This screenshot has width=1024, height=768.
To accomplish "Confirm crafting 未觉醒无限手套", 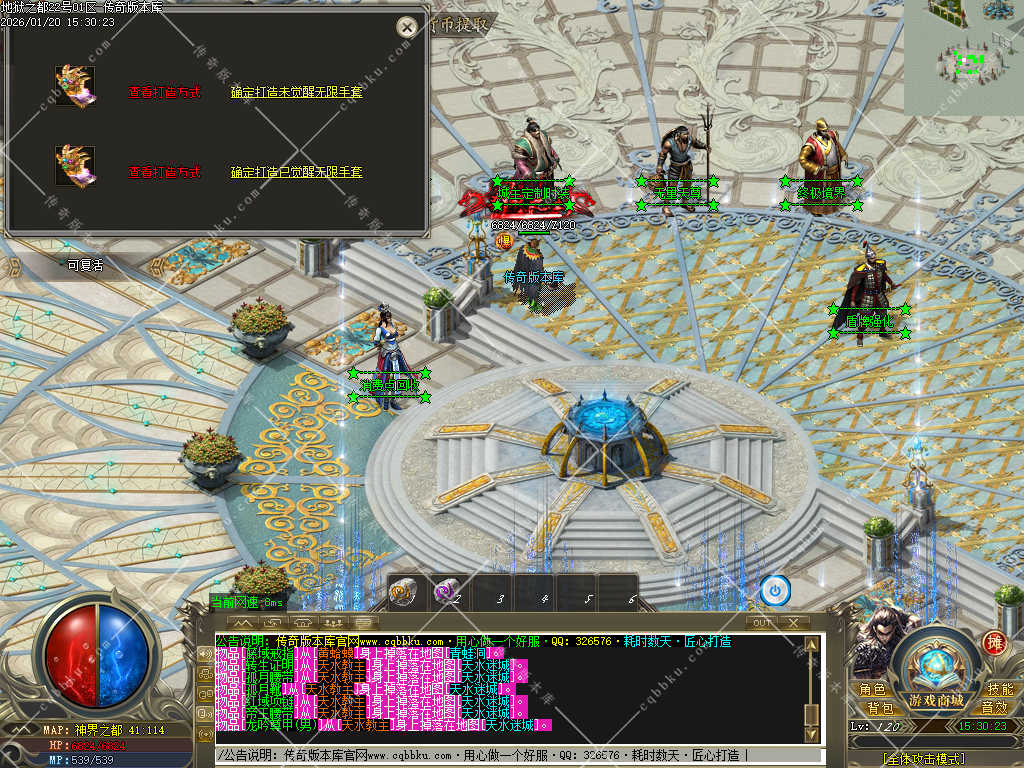I will click(296, 92).
